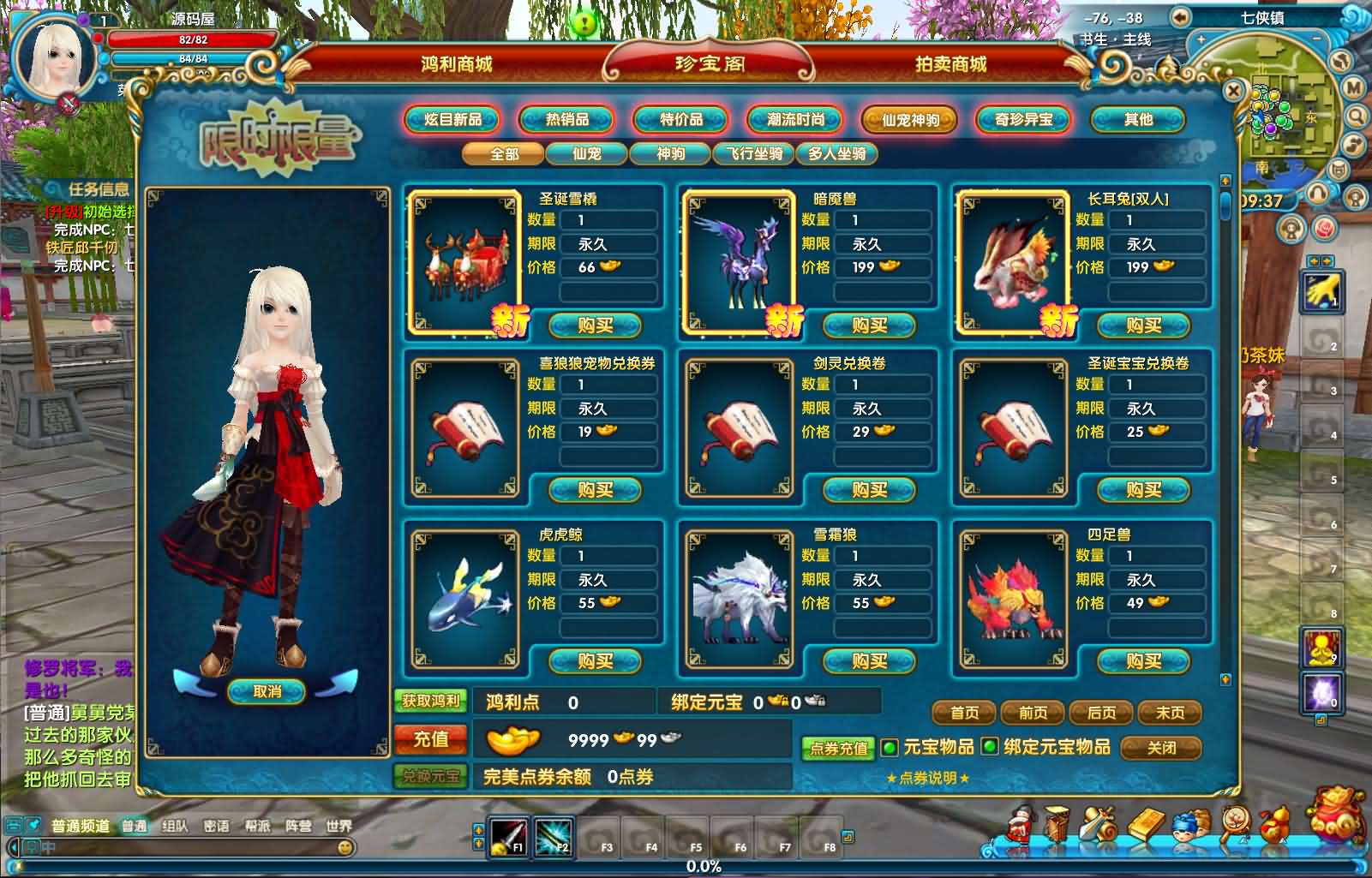The height and width of the screenshot is (878, 1372).
Task: Filter by 多人坐骑 sub-tab
Action: click(837, 154)
